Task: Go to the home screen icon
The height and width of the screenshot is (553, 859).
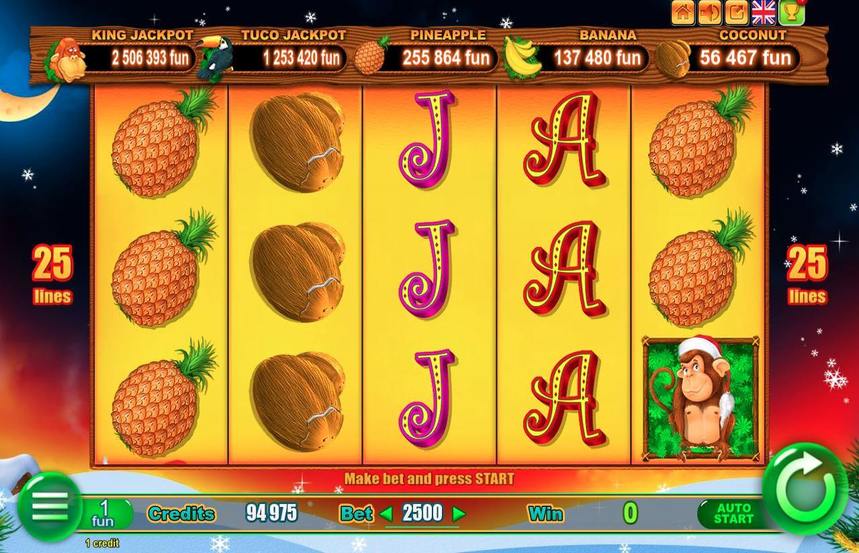Action: pyautogui.click(x=684, y=12)
